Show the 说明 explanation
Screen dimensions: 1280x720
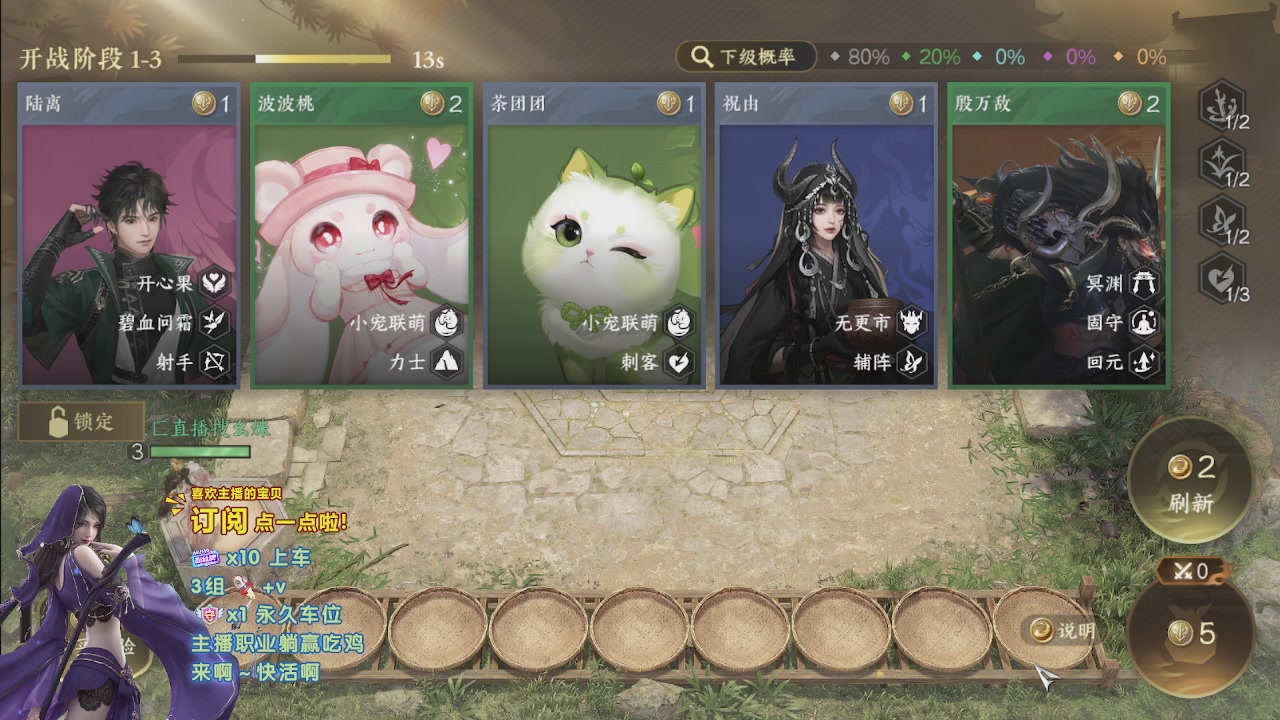(x=1062, y=630)
